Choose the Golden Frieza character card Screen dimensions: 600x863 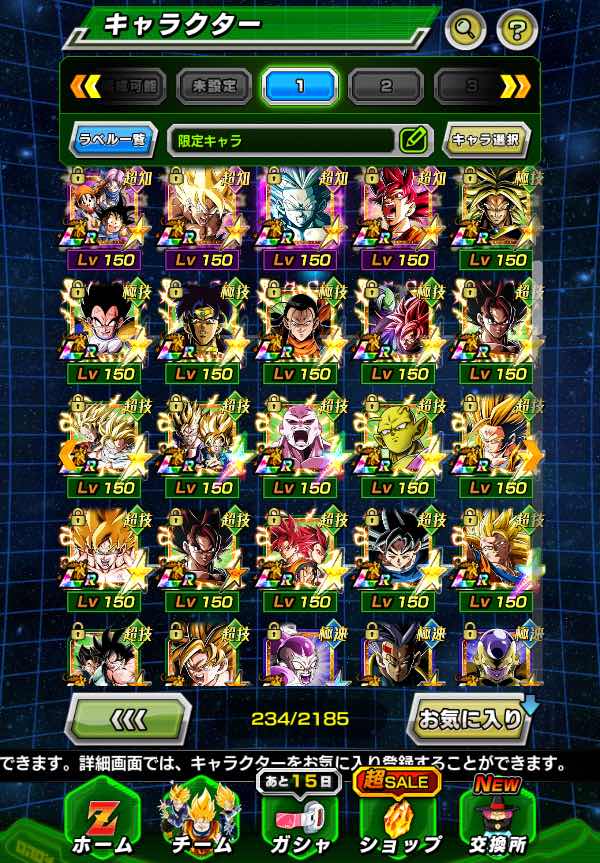[496, 653]
